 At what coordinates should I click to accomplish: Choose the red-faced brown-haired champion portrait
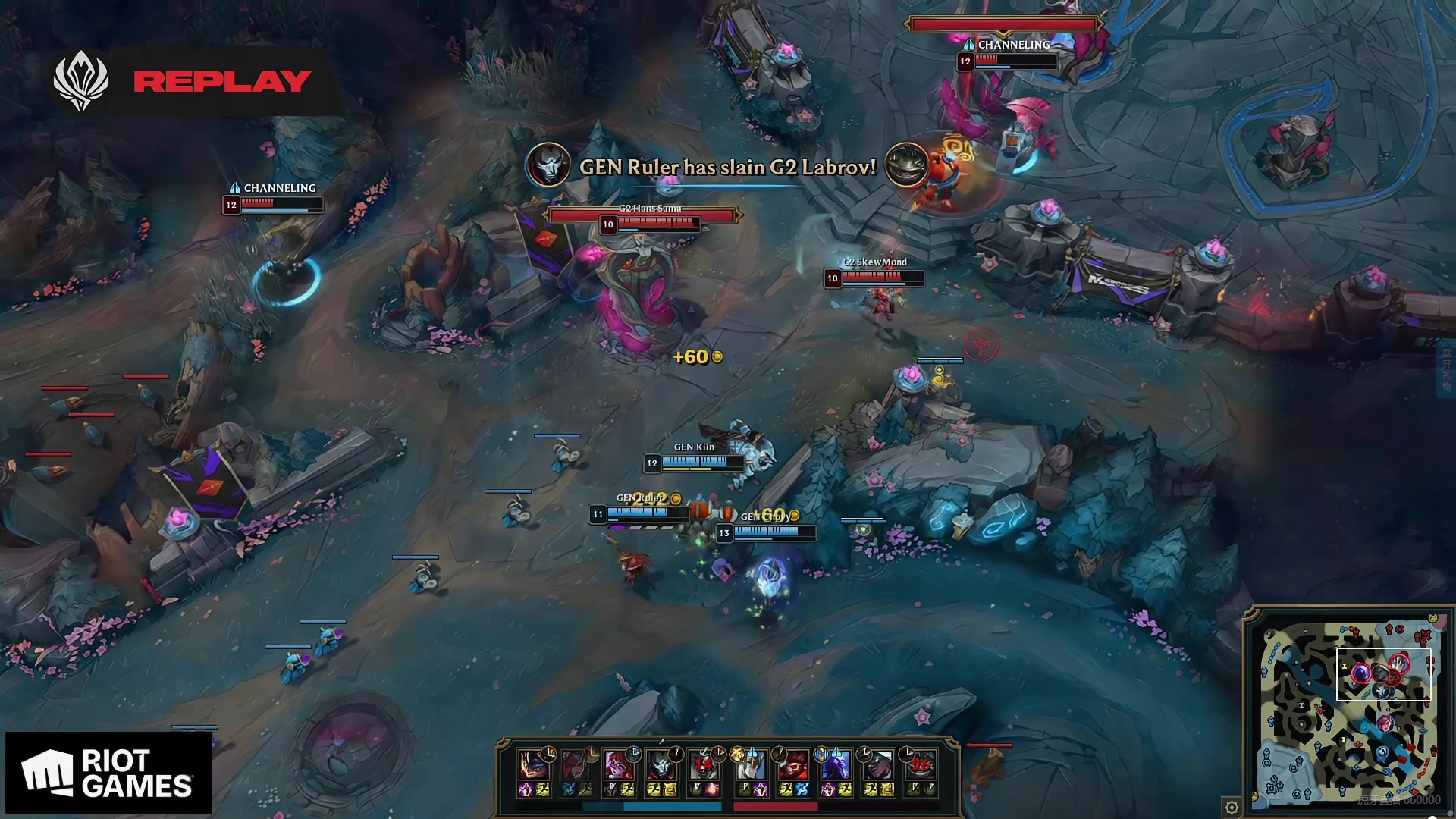pyautogui.click(x=793, y=764)
